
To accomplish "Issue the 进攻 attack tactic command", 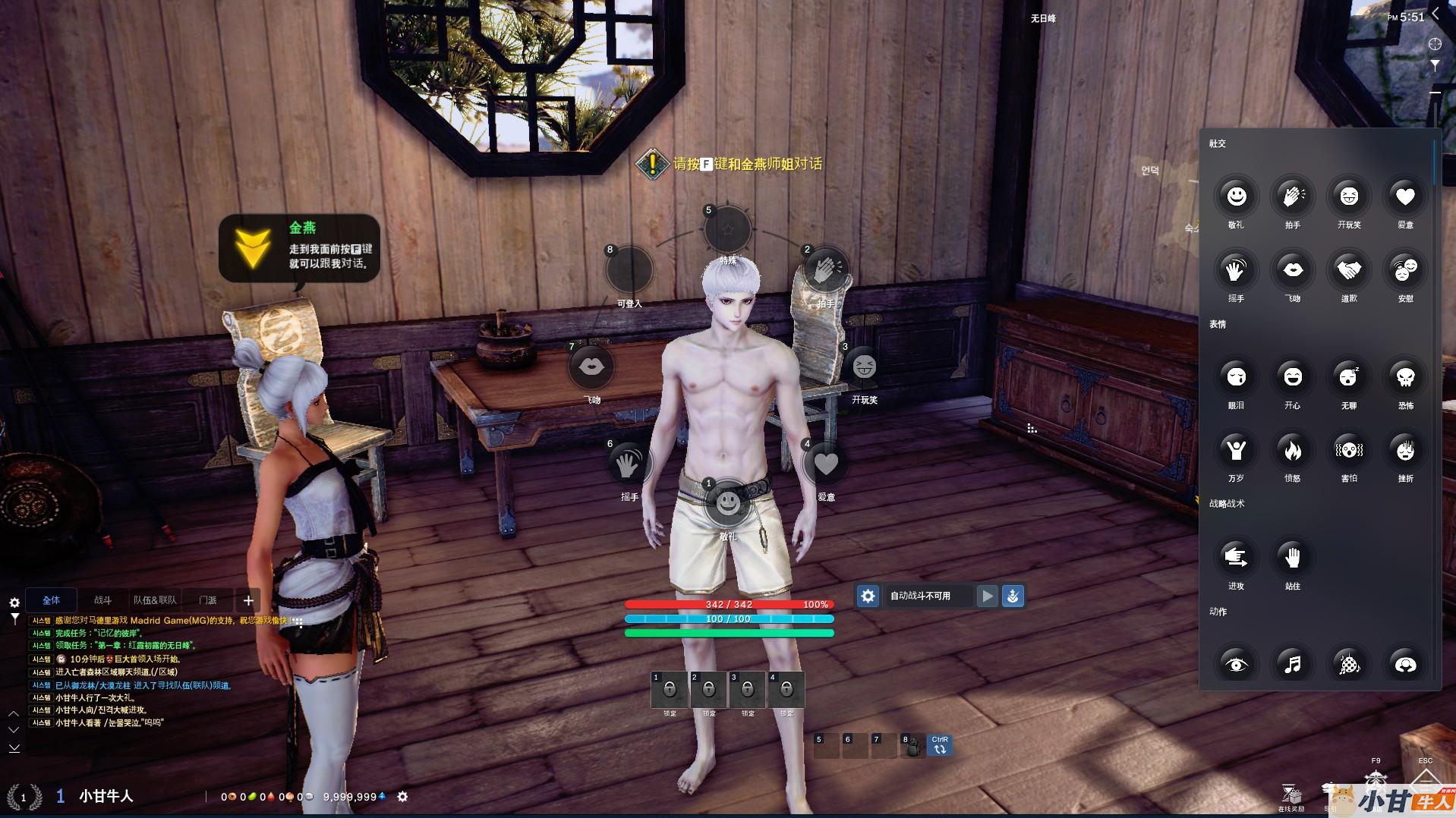I will [x=1236, y=558].
